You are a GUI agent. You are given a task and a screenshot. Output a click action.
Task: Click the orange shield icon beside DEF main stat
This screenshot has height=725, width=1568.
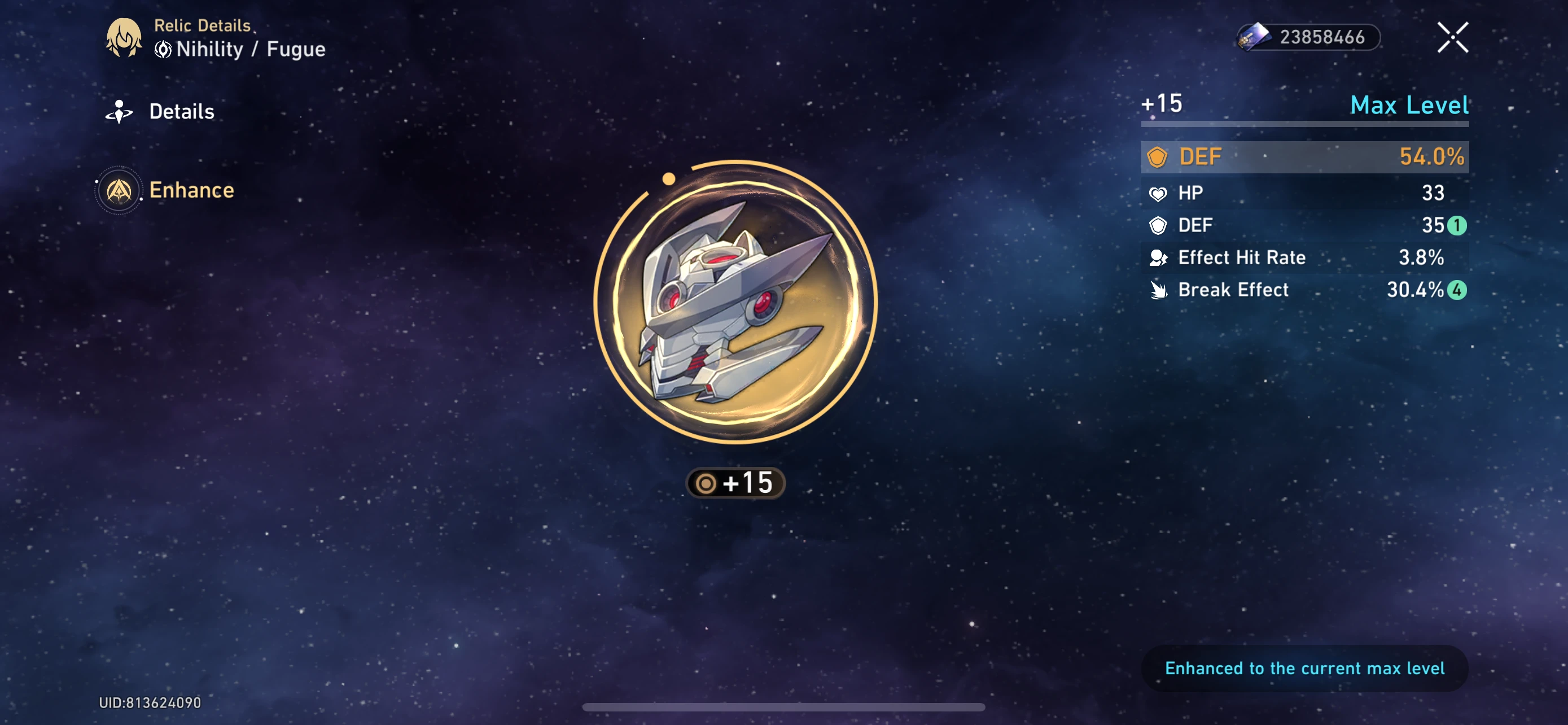click(1158, 156)
